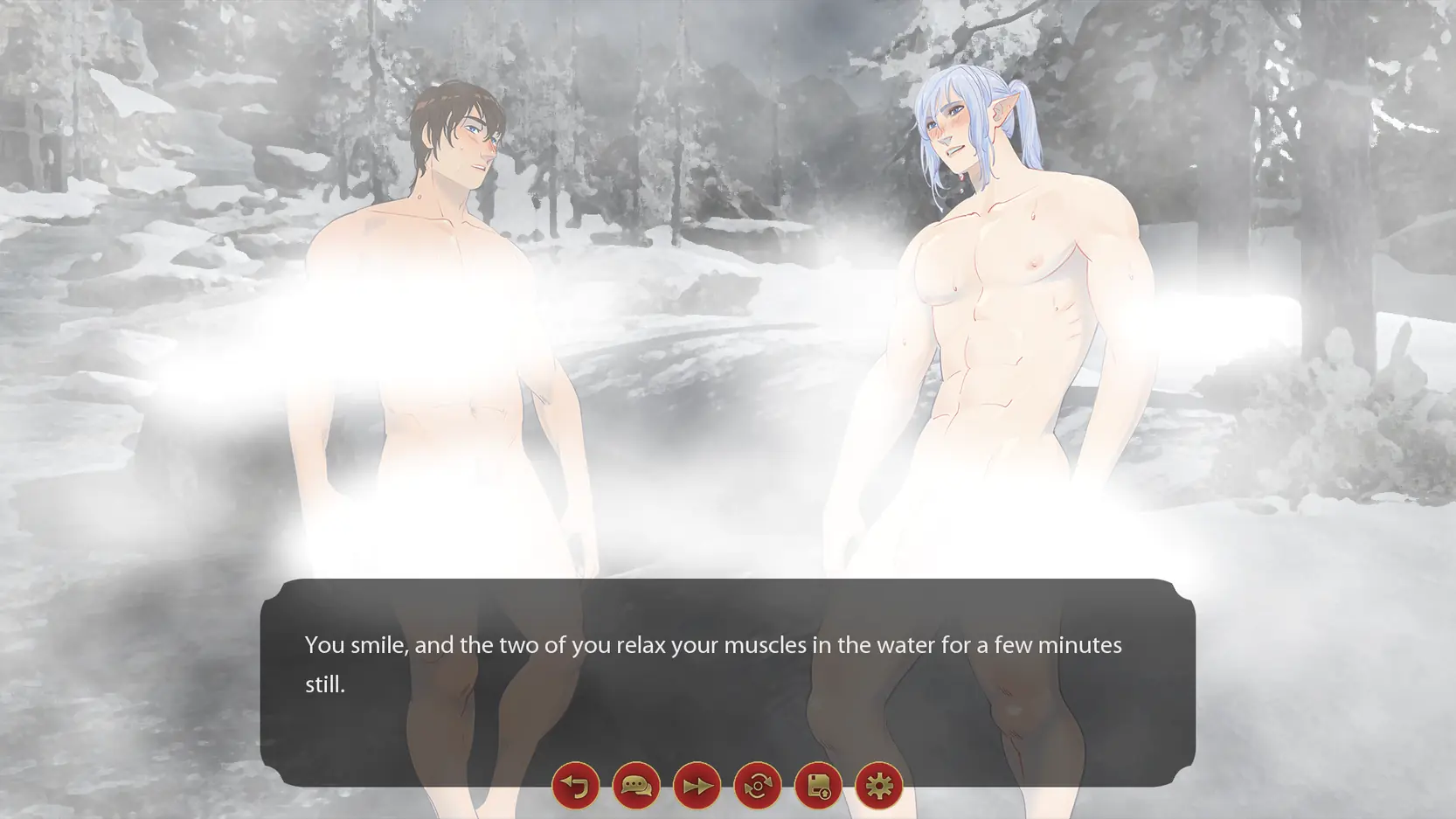This screenshot has height=819, width=1456.
Task: Click the rollback arrow button
Action: click(575, 786)
